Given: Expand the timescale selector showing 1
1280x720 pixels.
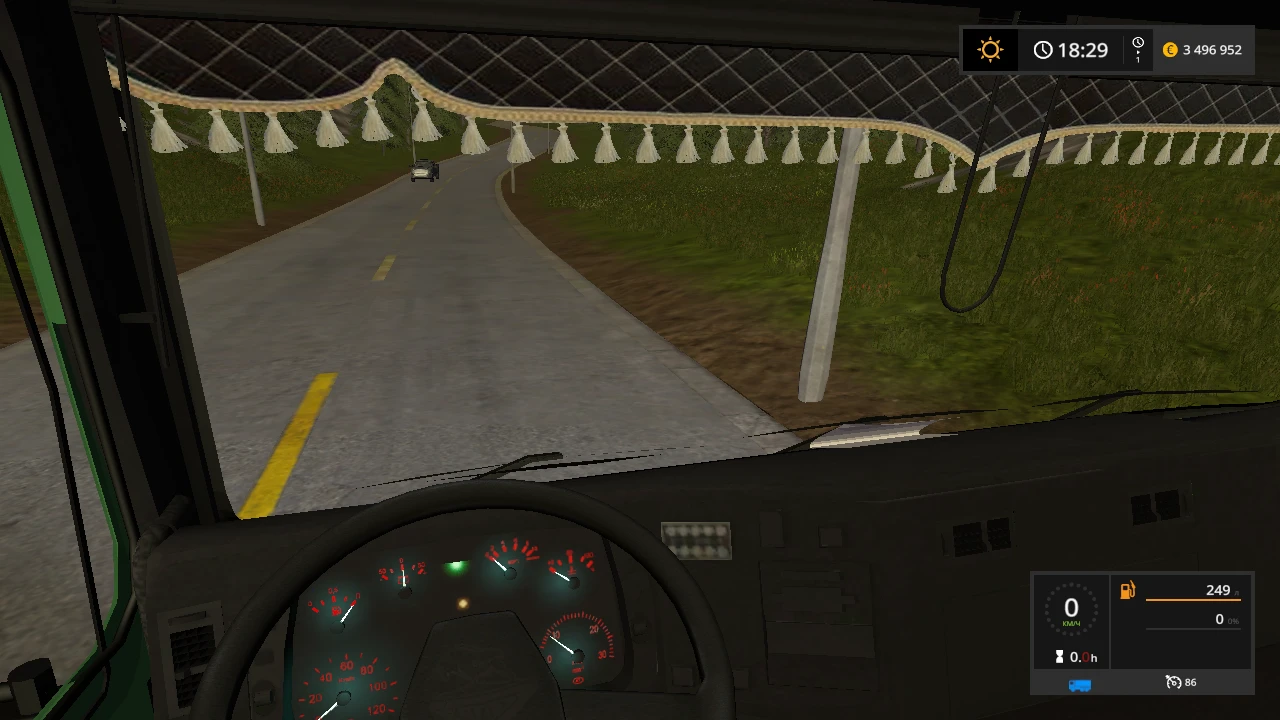Looking at the screenshot, I should (1137, 49).
